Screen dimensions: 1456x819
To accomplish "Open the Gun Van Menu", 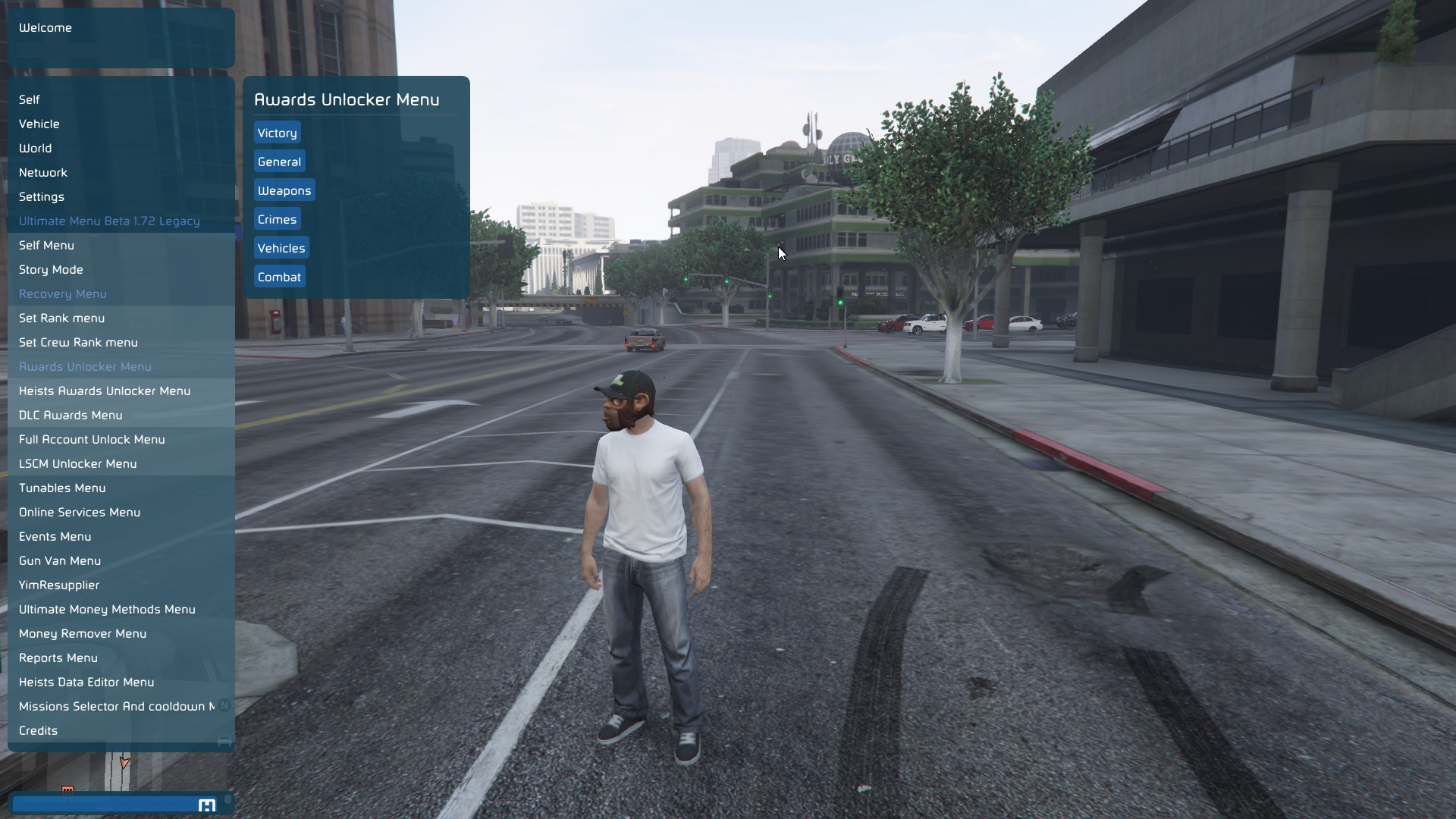I will pos(60,560).
